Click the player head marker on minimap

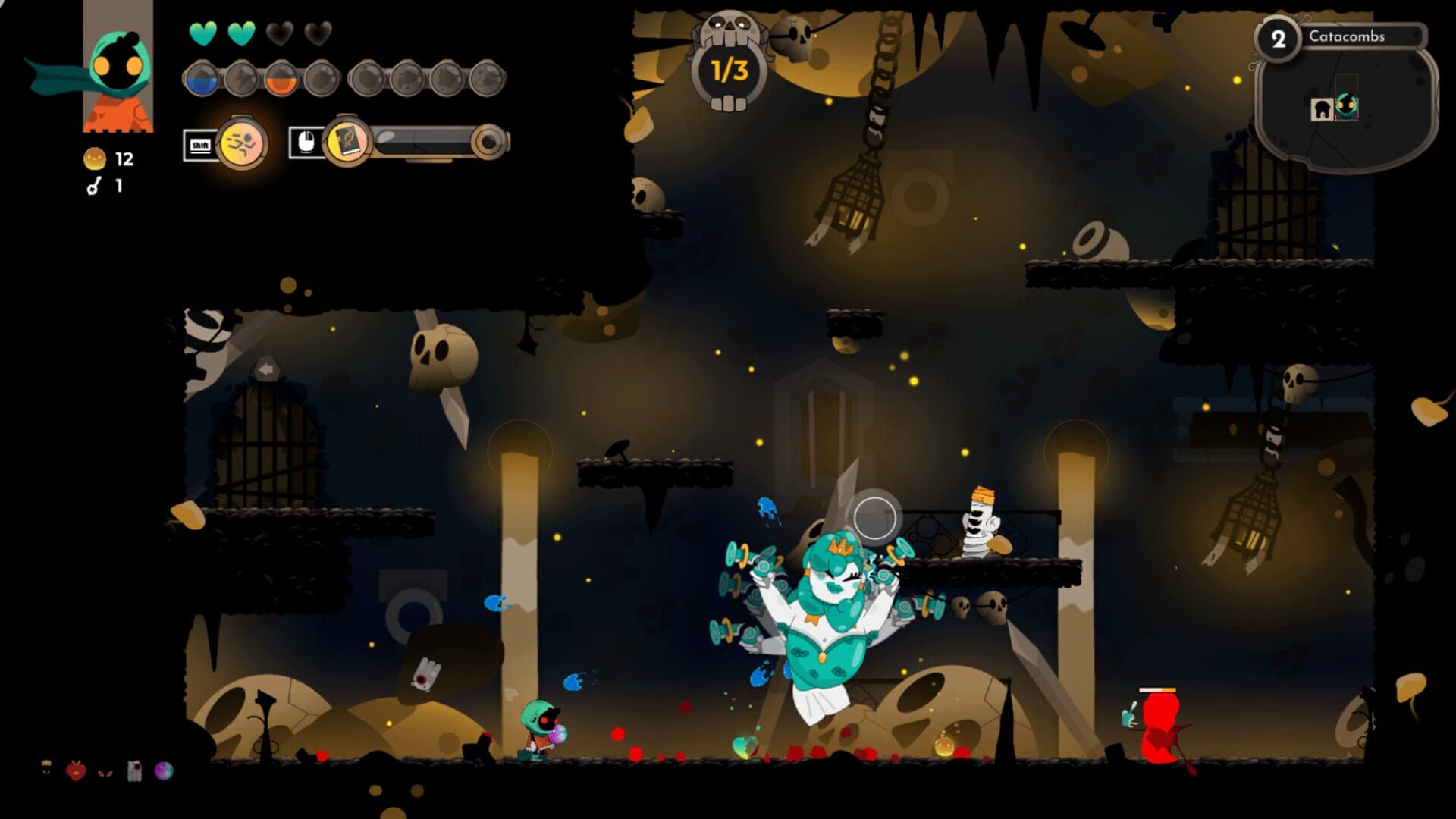click(1347, 105)
